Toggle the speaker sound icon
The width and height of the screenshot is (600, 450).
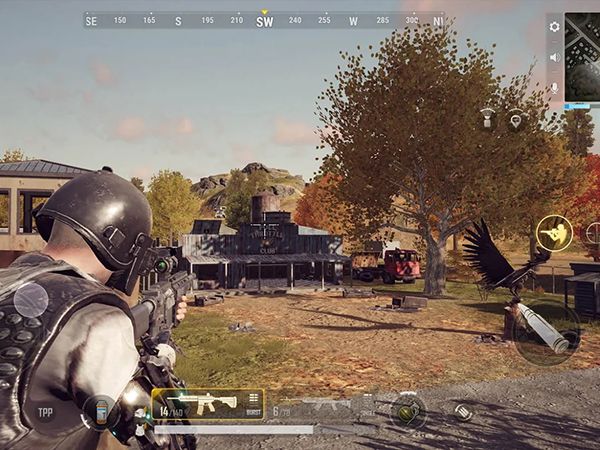click(x=555, y=57)
